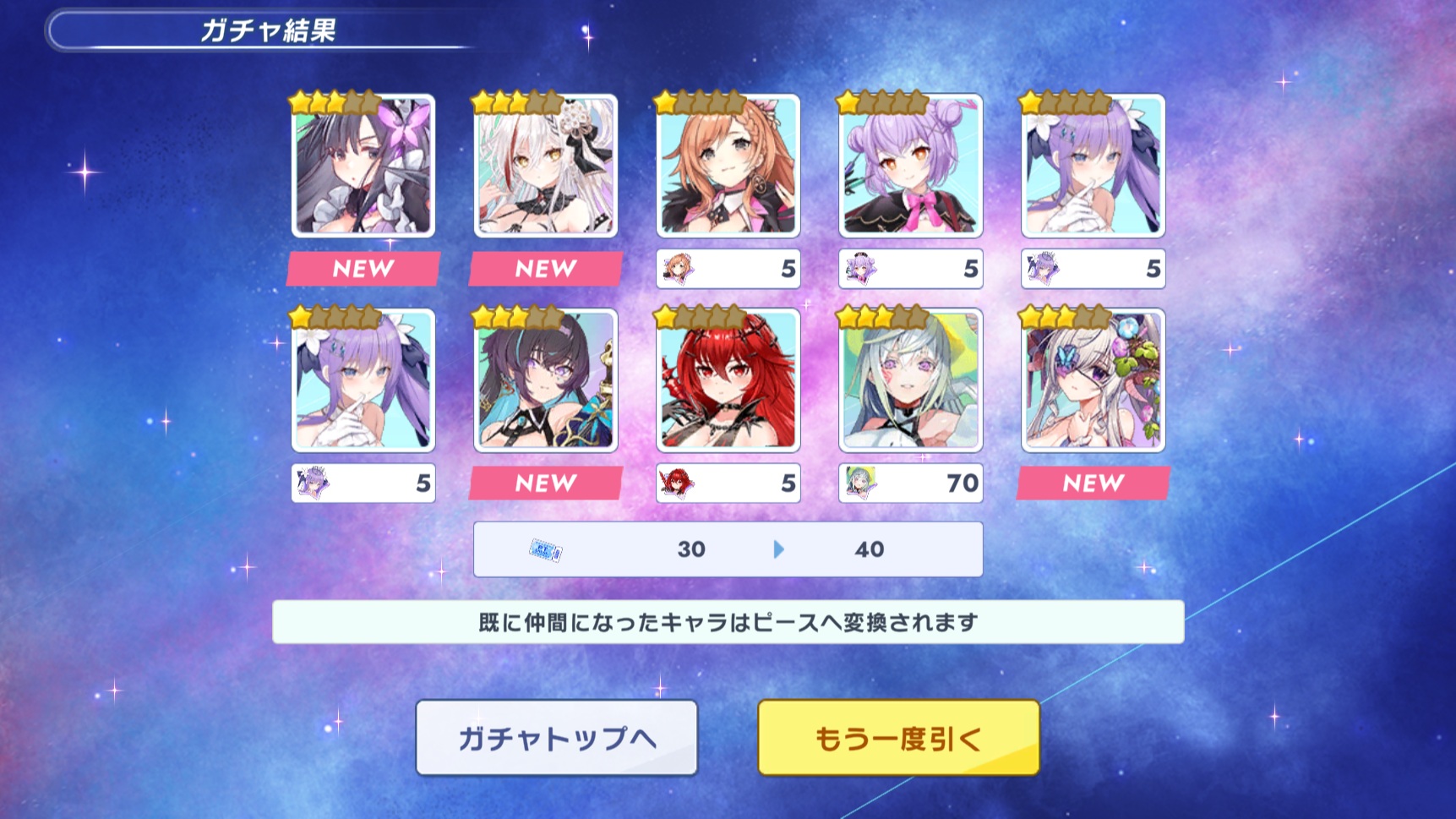Choose the white-haired girl with butterfly eyepatch
The height and width of the screenshot is (819, 1456).
pyautogui.click(x=1093, y=380)
